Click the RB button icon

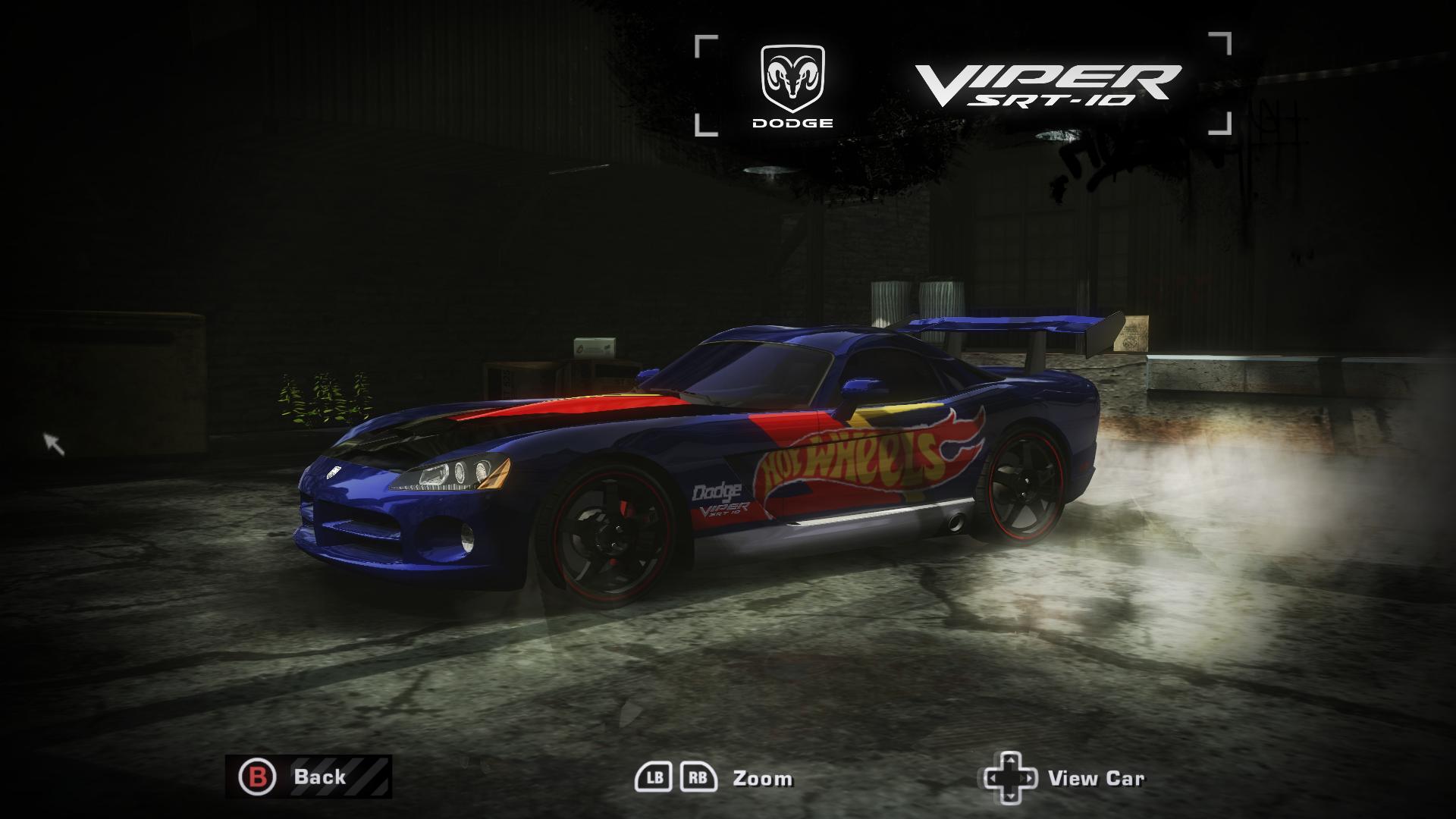[699, 777]
